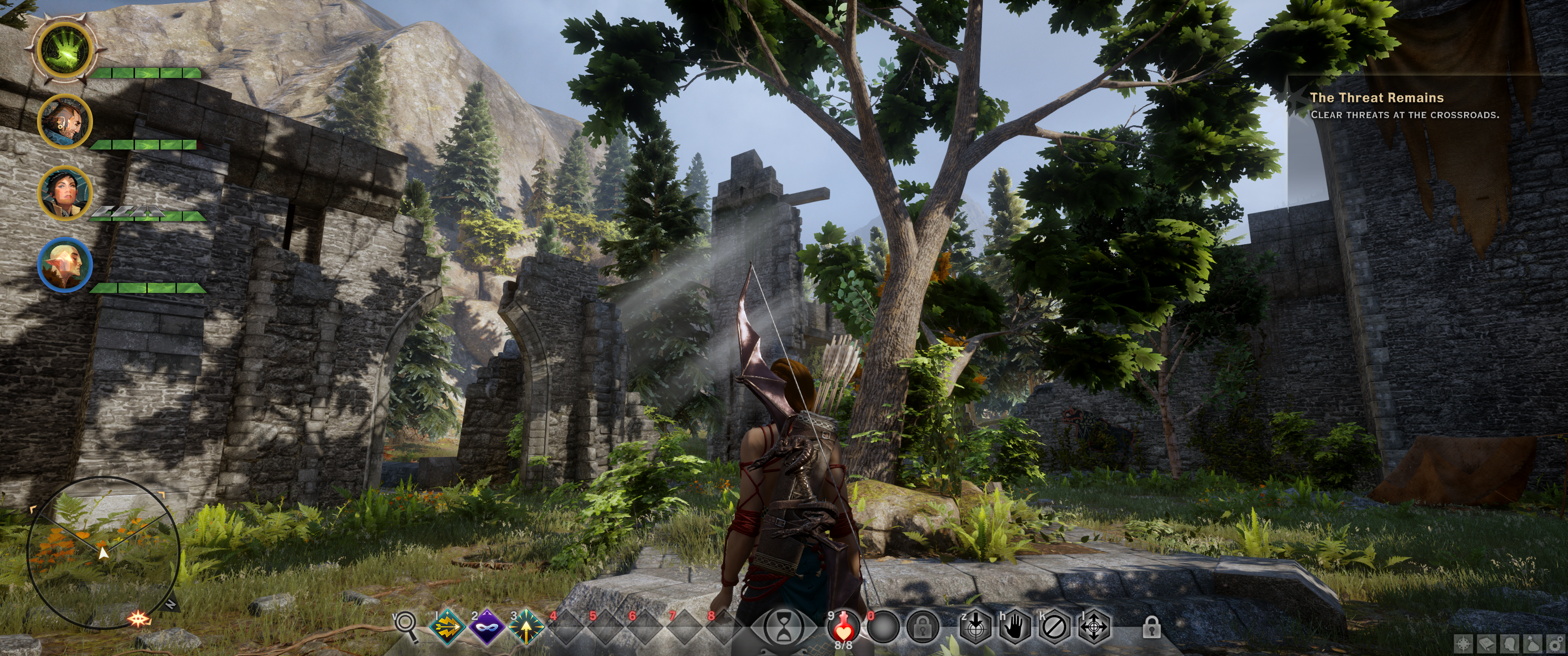Select the four-arrow move party command
The image size is (1568, 656).
click(1094, 625)
